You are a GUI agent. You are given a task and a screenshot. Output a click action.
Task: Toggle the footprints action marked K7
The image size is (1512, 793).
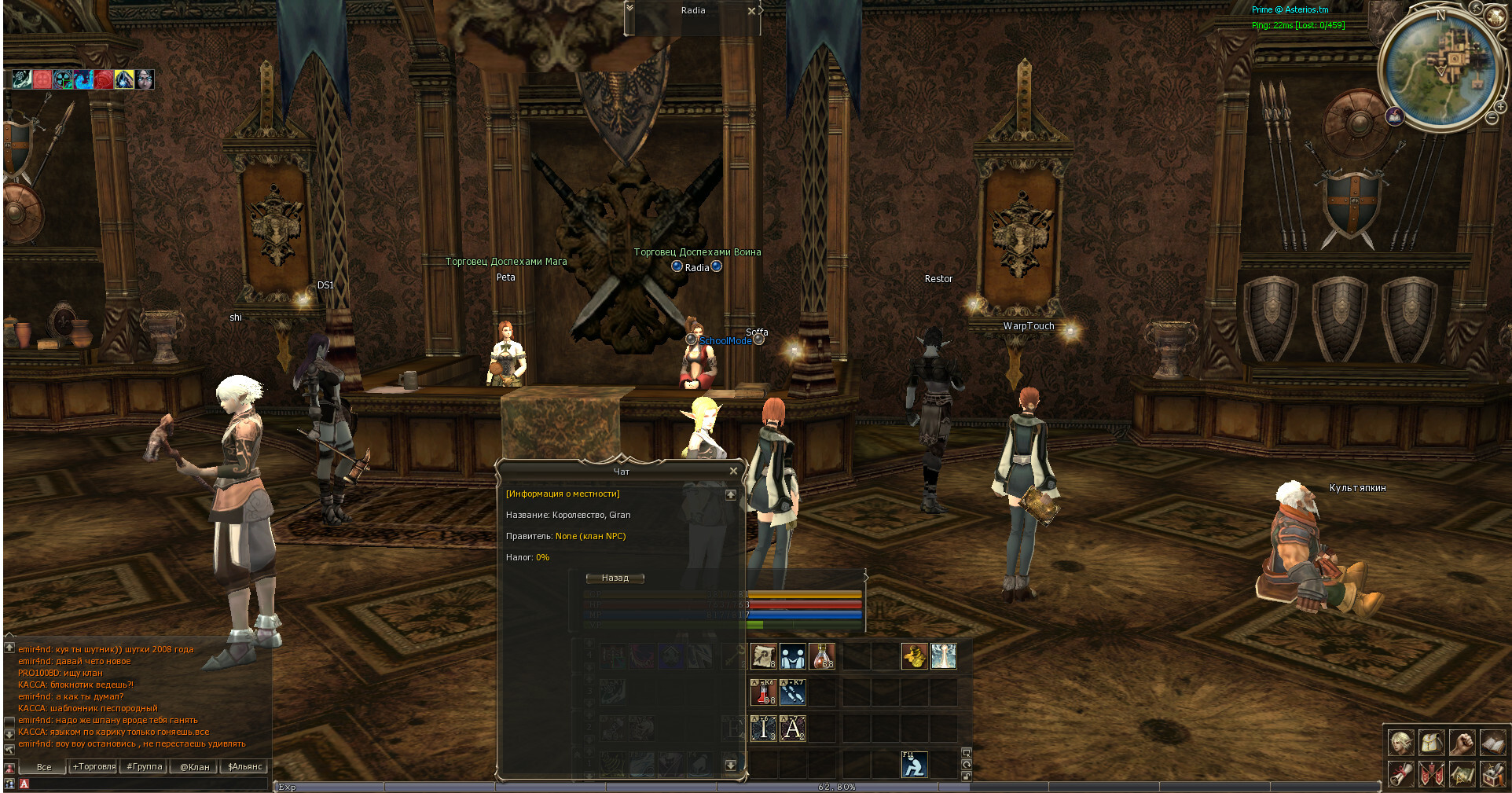[x=792, y=692]
